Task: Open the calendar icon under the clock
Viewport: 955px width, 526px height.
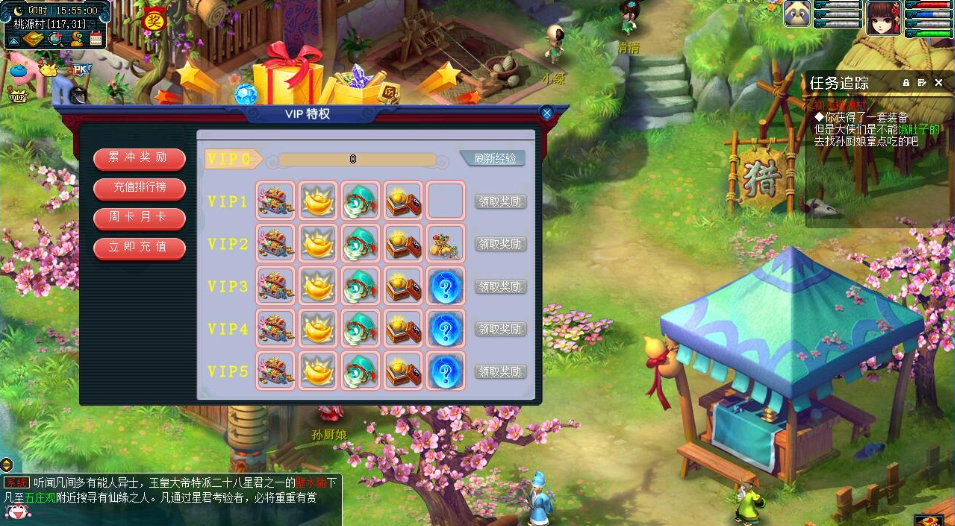Action: click(96, 39)
